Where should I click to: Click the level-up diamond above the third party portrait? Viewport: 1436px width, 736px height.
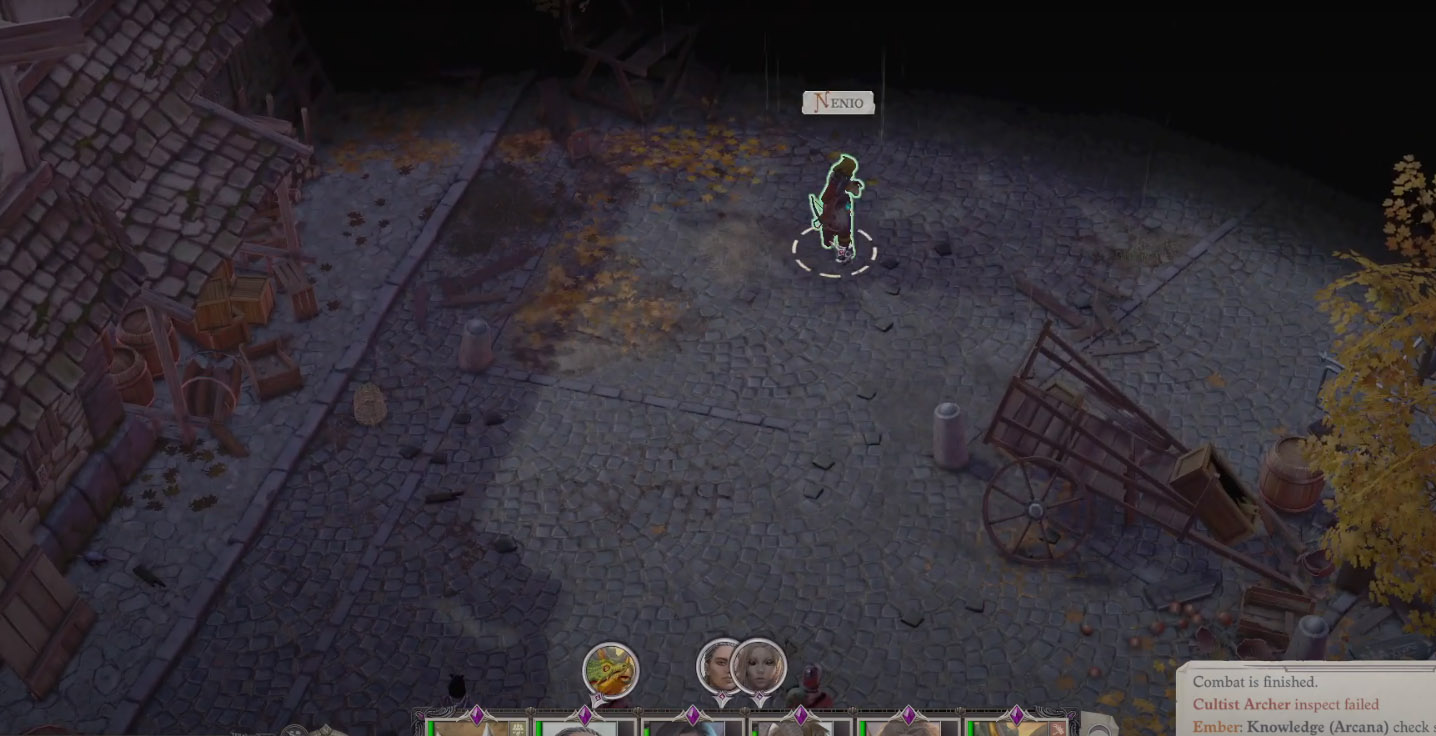[693, 715]
